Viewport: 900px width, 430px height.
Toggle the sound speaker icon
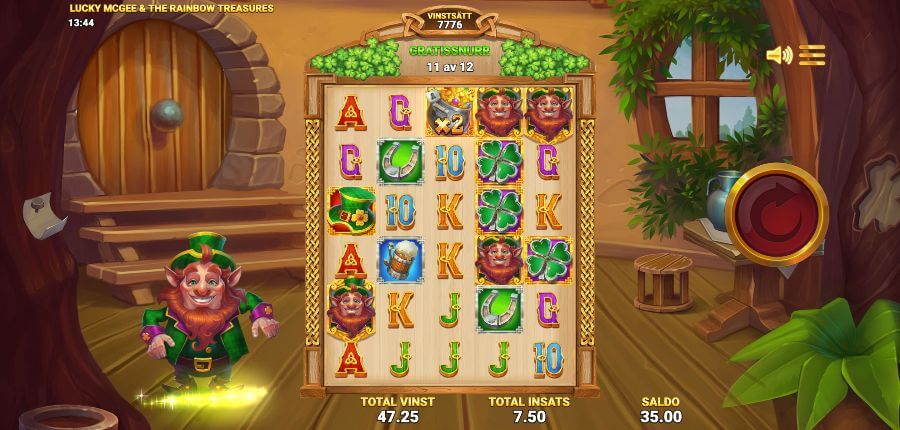(x=778, y=55)
